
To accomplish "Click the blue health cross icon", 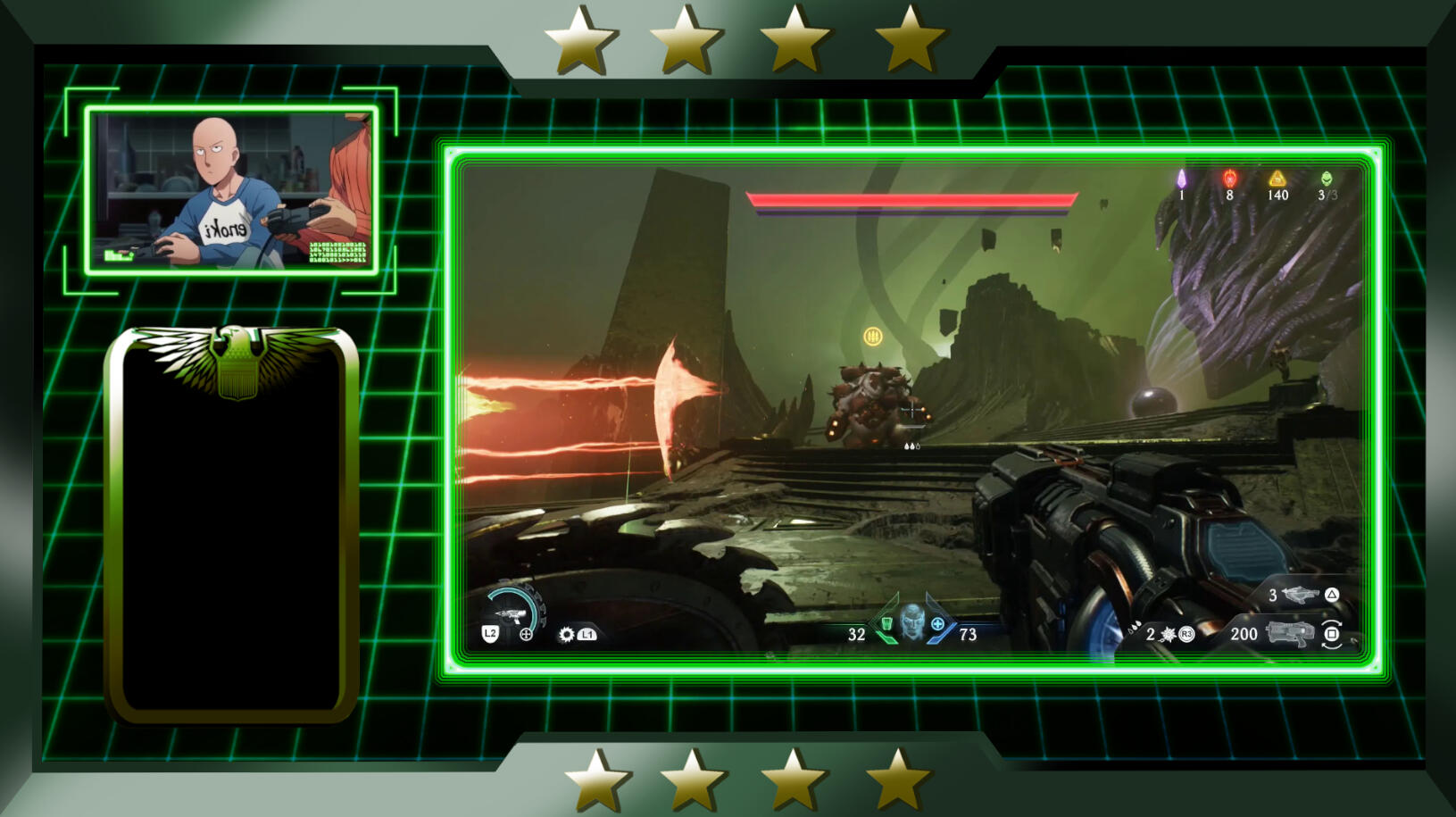I will point(937,624).
